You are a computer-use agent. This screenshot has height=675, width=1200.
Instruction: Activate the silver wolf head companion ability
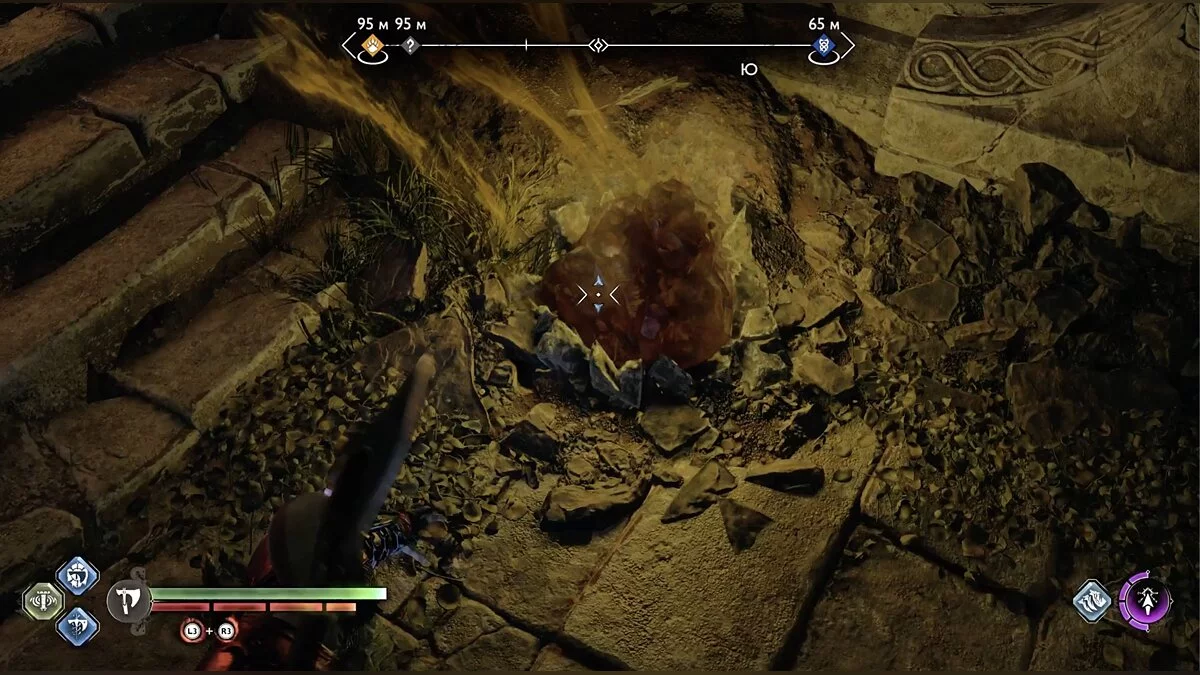[x=1093, y=601]
